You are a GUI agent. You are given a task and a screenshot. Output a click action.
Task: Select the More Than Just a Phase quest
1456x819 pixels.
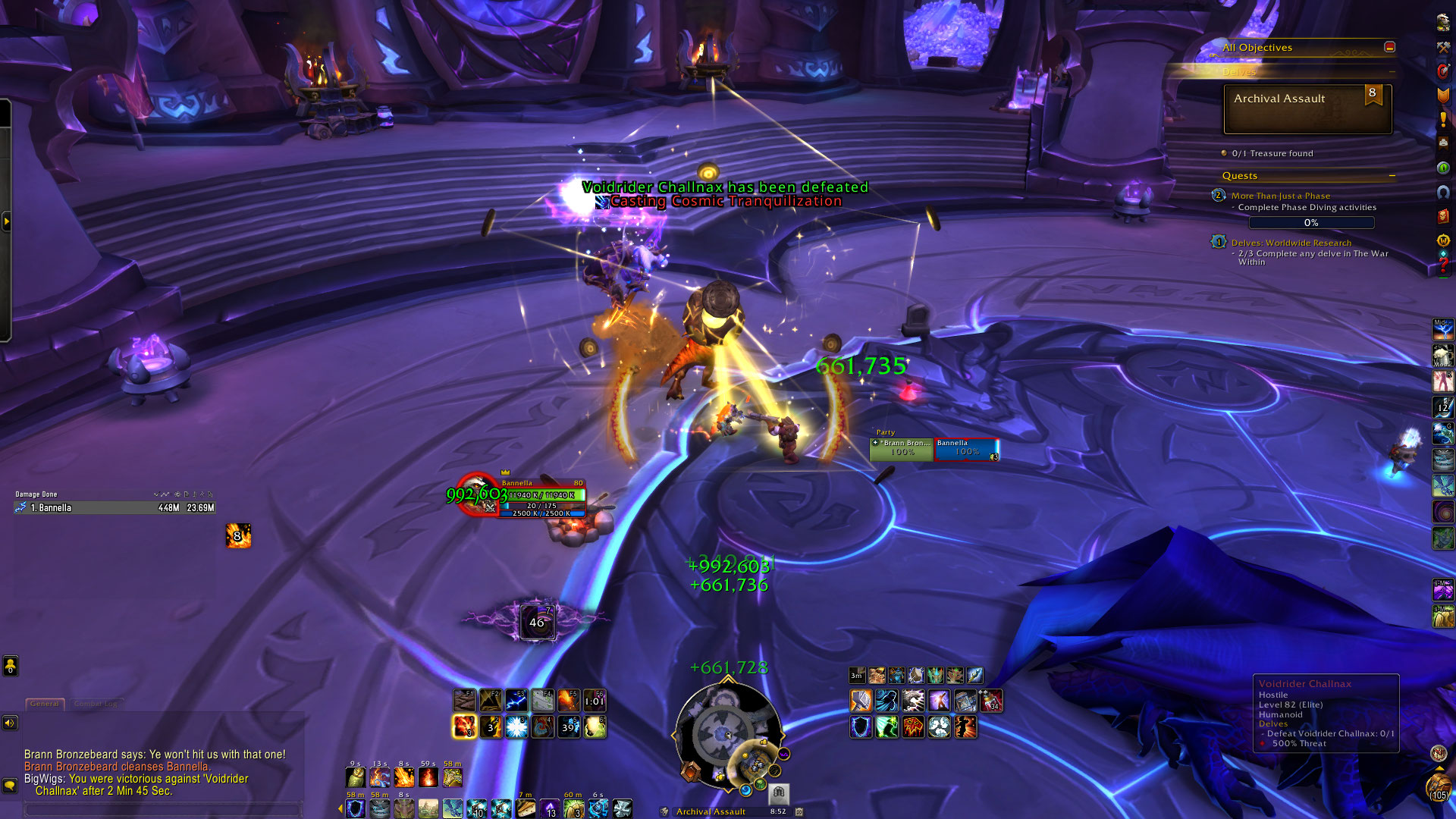tap(1280, 196)
